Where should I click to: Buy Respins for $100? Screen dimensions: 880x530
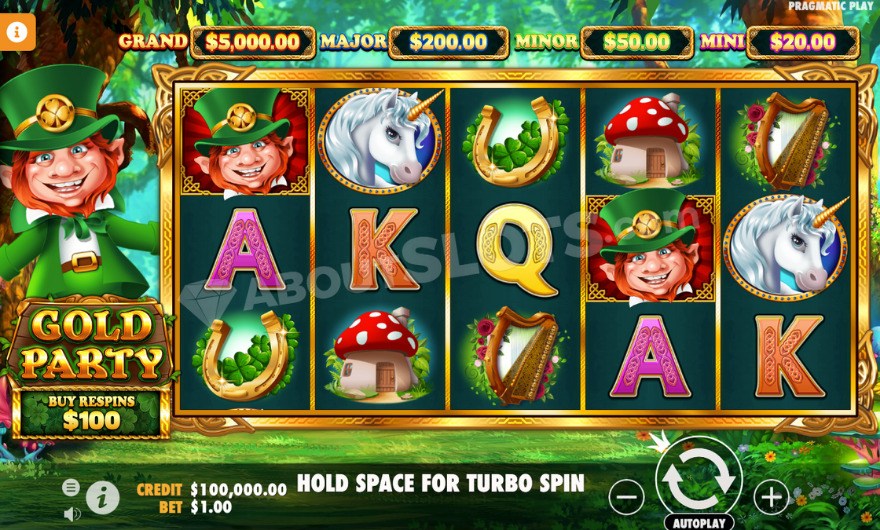coord(90,413)
